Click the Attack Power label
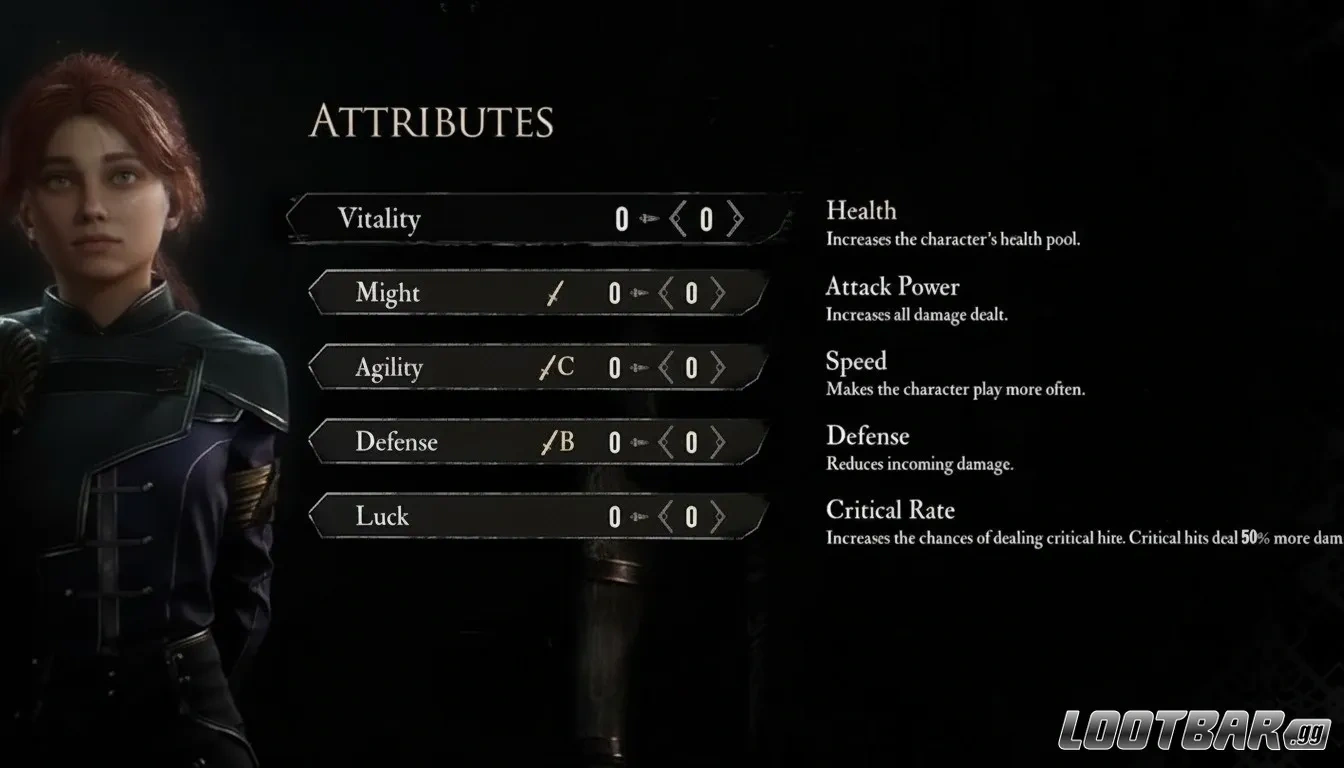 click(x=893, y=287)
